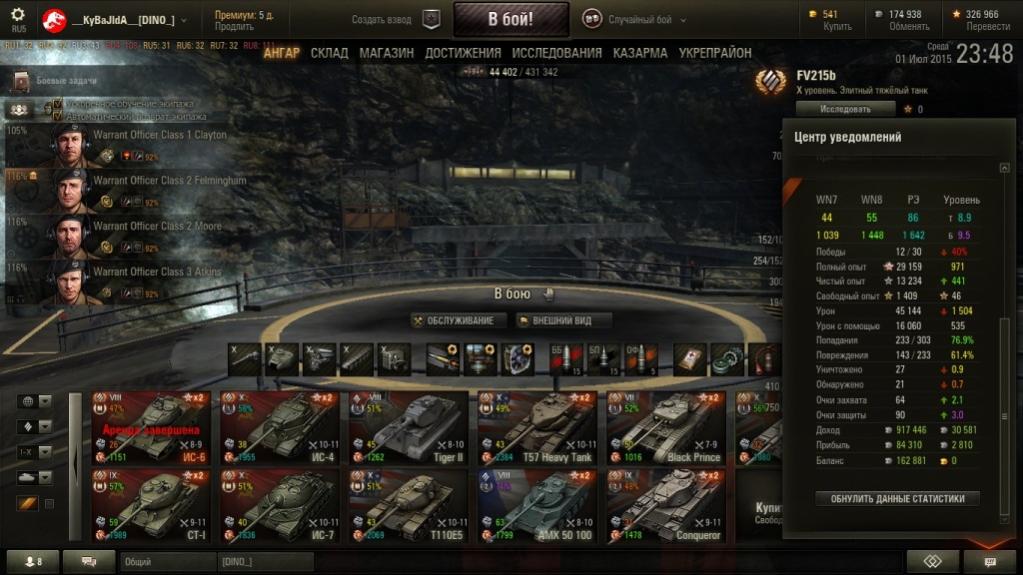Choose the T57 Heavy Tank
Viewport: 1023px width, 575px height.
(x=536, y=427)
